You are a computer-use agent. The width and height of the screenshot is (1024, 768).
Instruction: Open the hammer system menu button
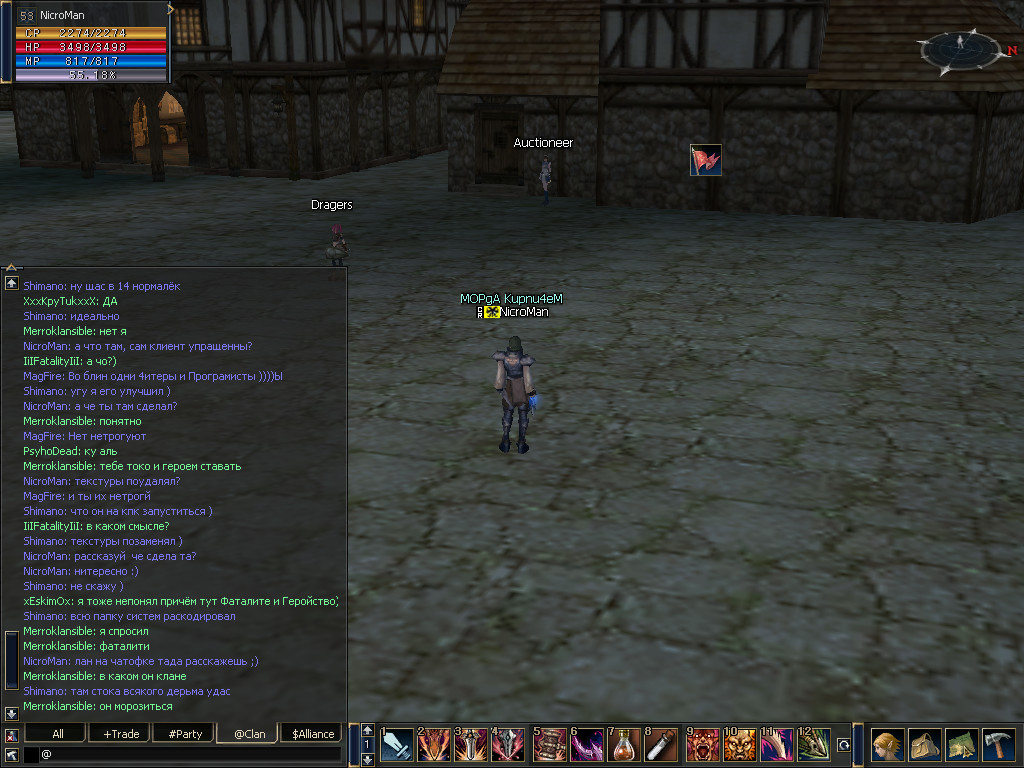(998, 745)
